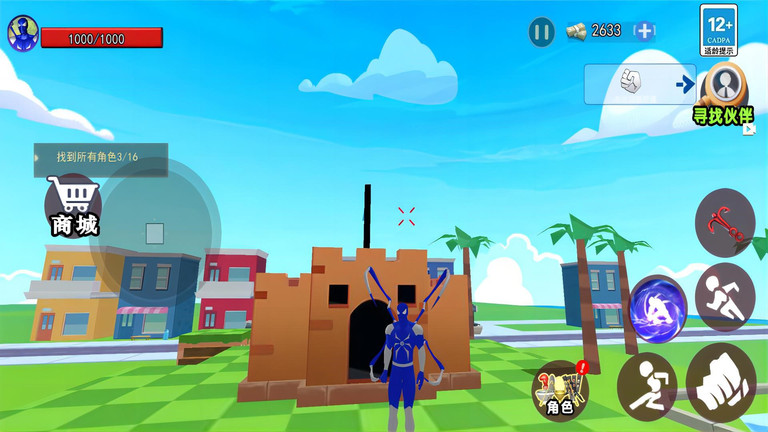768x432 pixels.
Task: Tap the running sprint action button
Action: [x=725, y=297]
